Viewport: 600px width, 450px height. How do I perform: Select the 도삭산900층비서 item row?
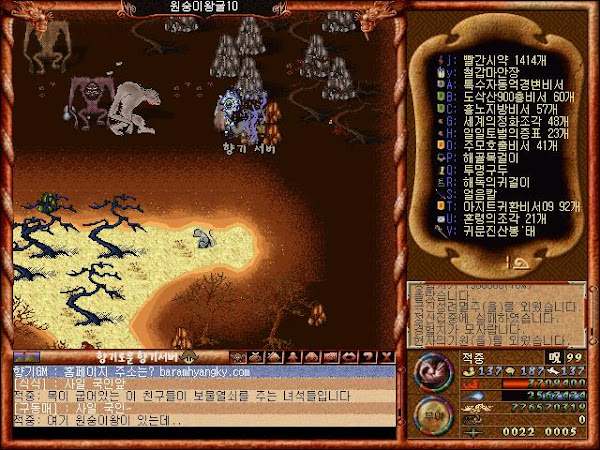[497, 96]
